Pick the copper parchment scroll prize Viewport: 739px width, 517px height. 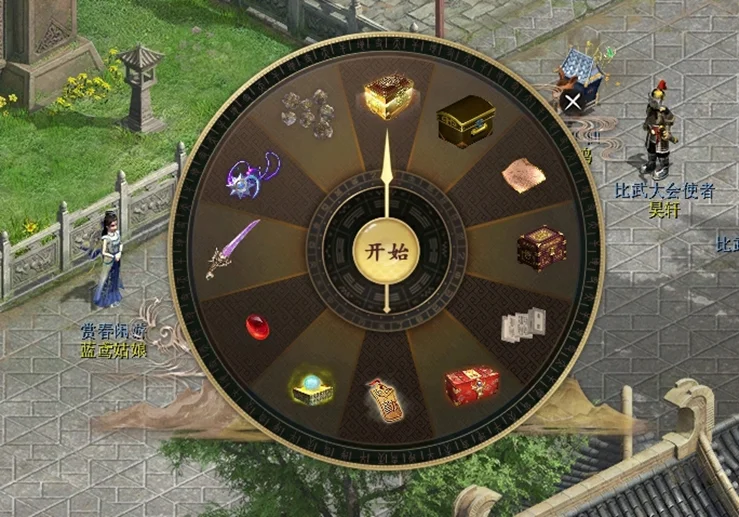pos(523,176)
